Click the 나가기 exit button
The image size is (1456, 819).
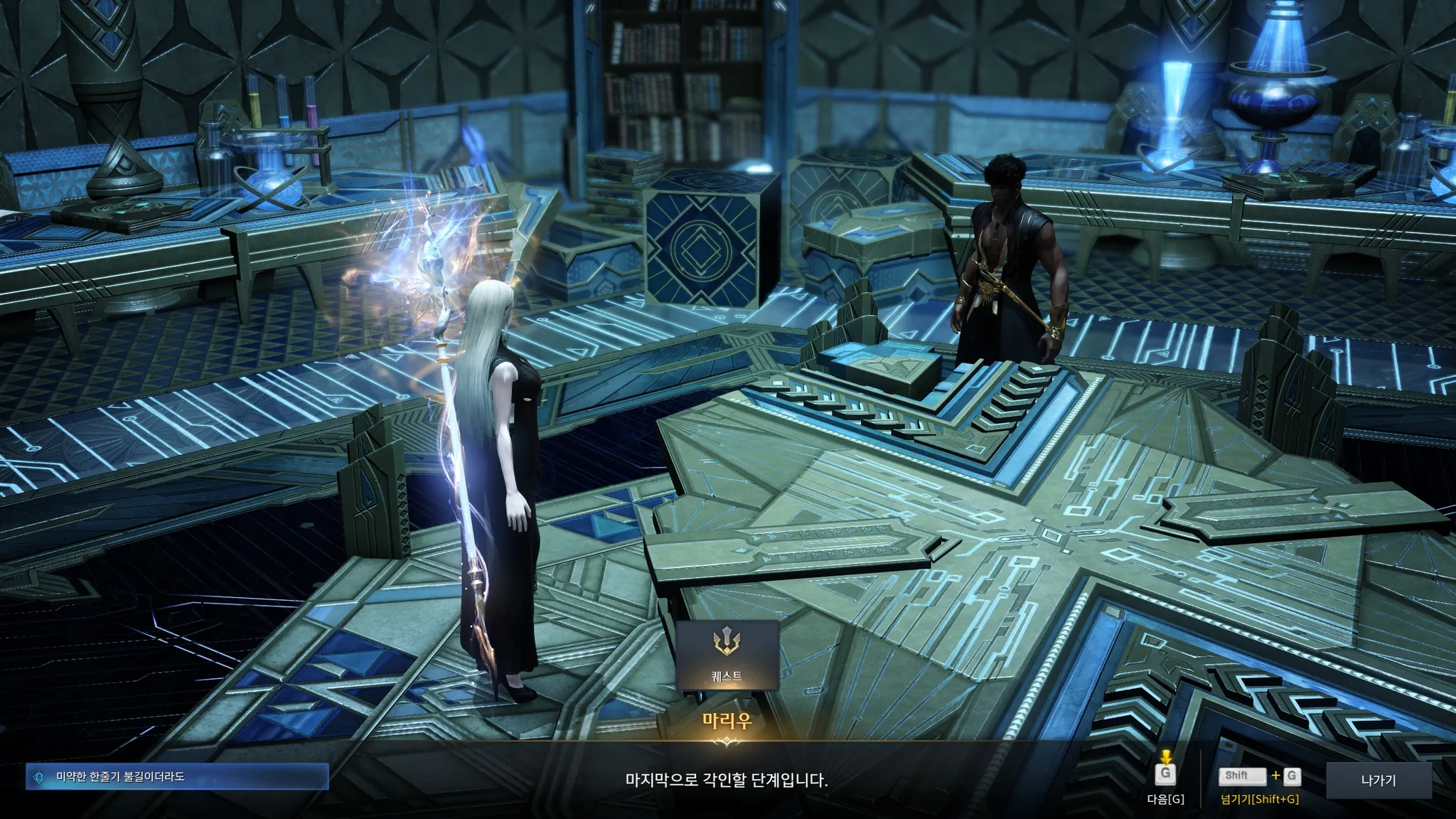click(x=1378, y=781)
